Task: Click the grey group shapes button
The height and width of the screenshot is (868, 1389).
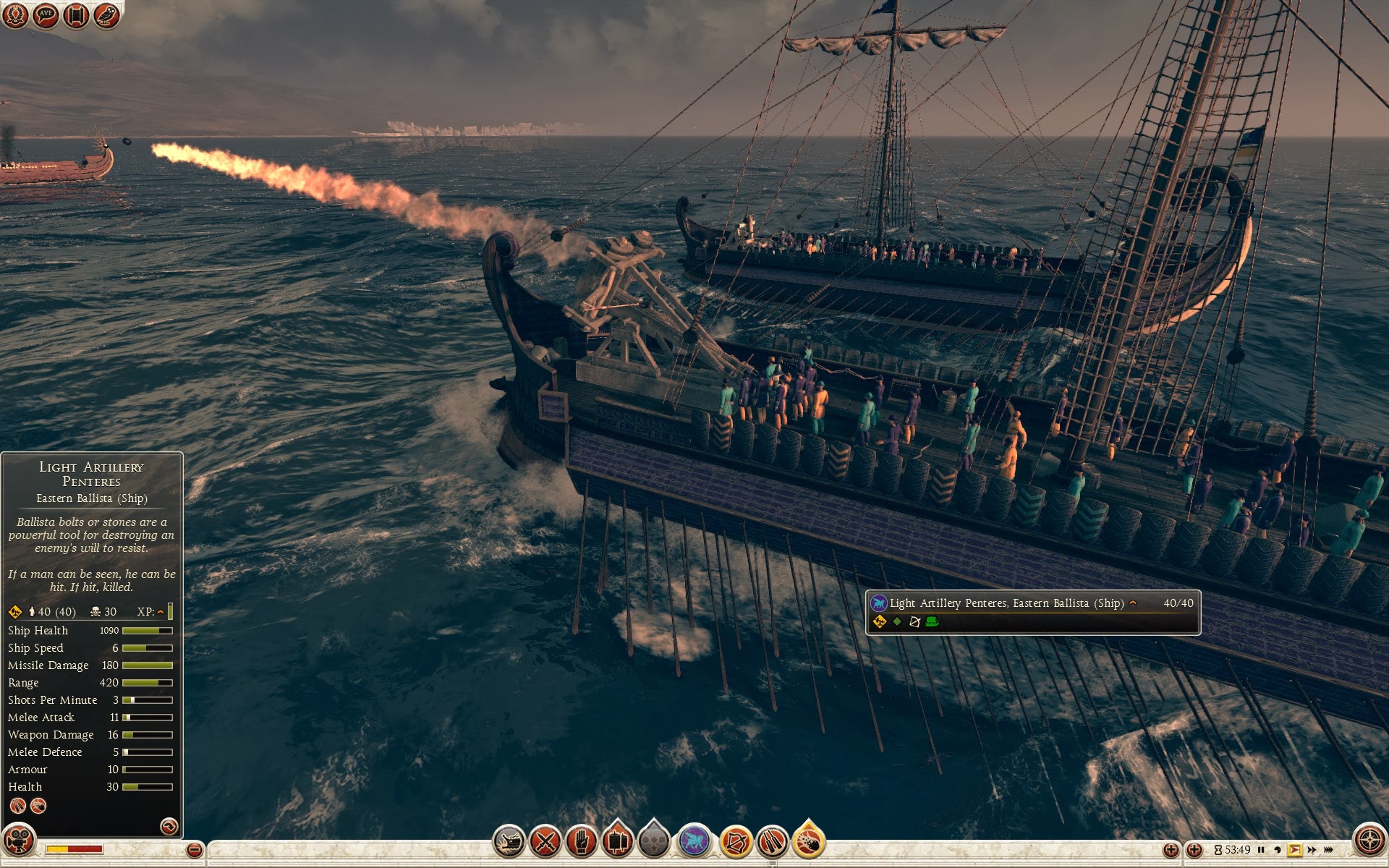Action: pos(655,842)
